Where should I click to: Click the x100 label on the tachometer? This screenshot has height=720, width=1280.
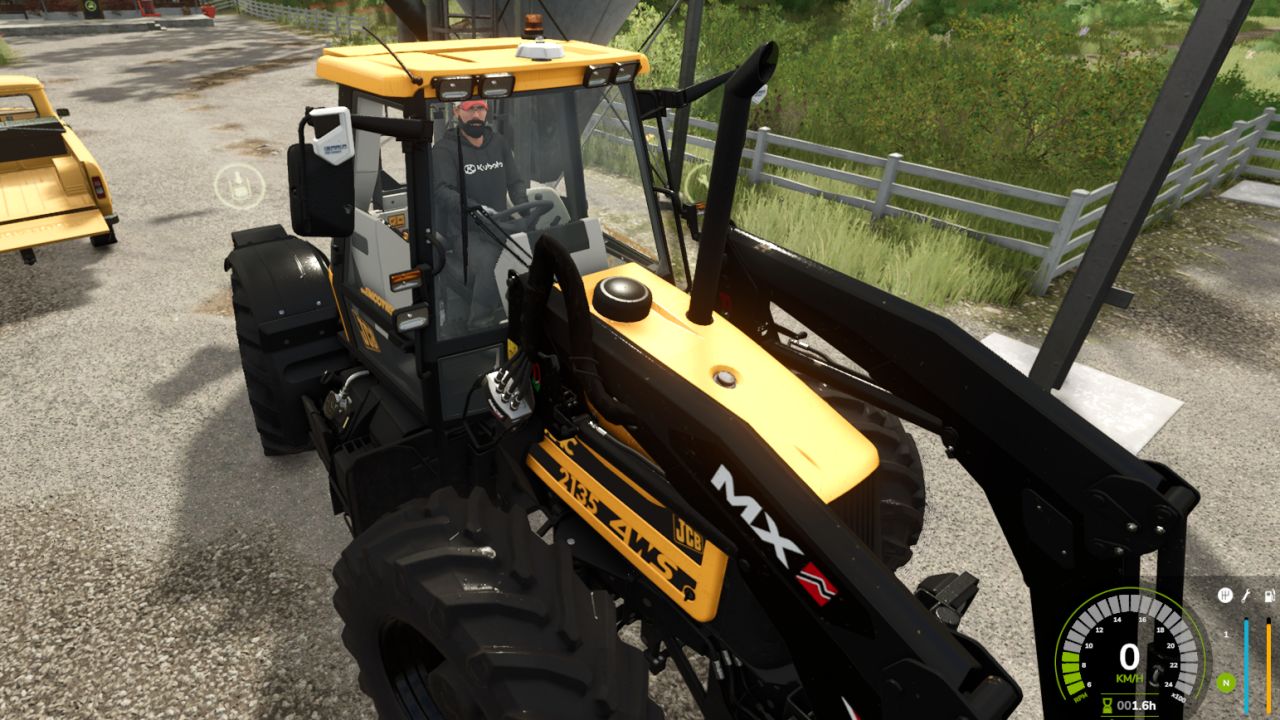pos(1180,697)
